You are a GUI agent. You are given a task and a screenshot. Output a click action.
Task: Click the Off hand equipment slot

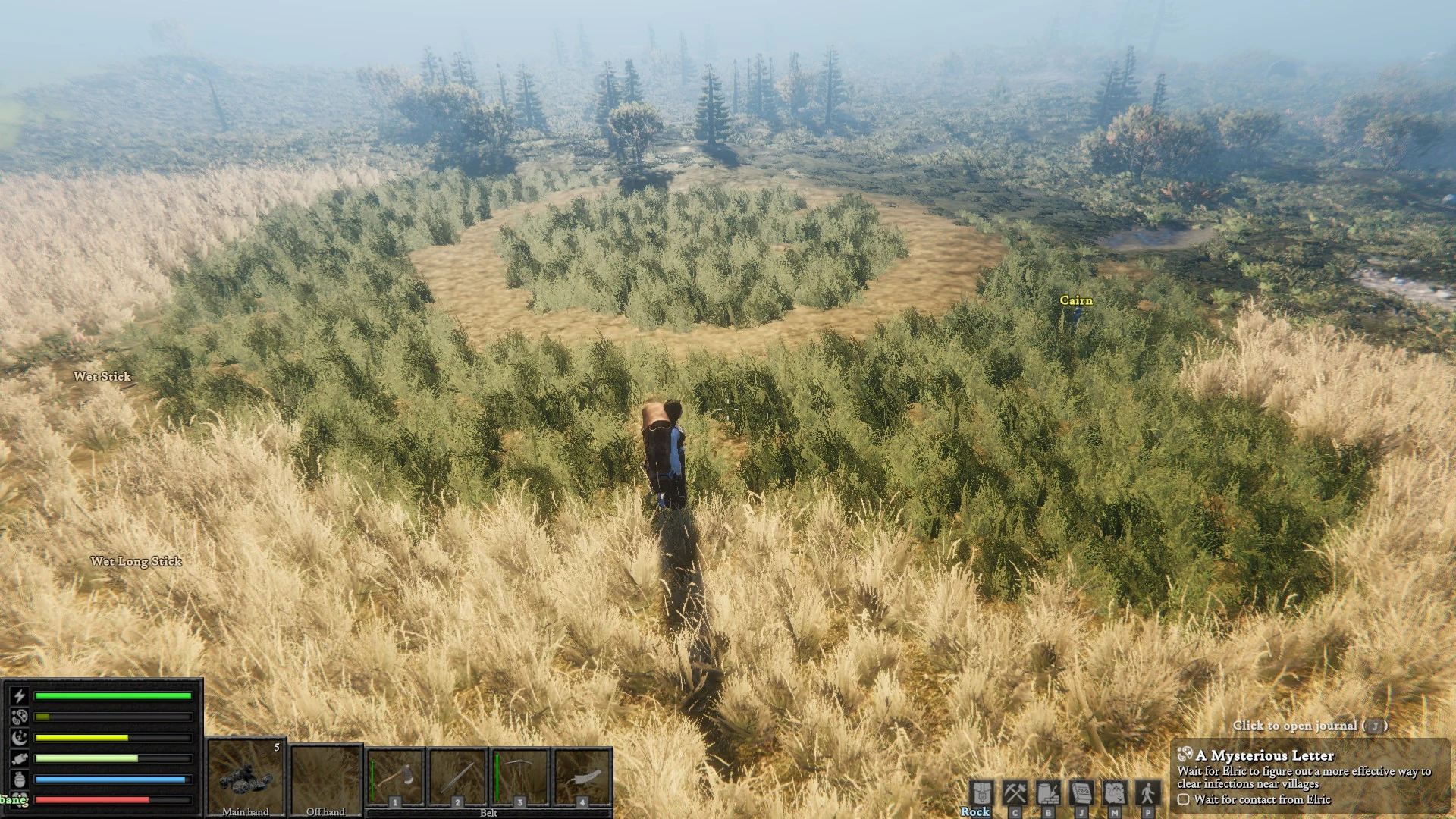[x=326, y=777]
